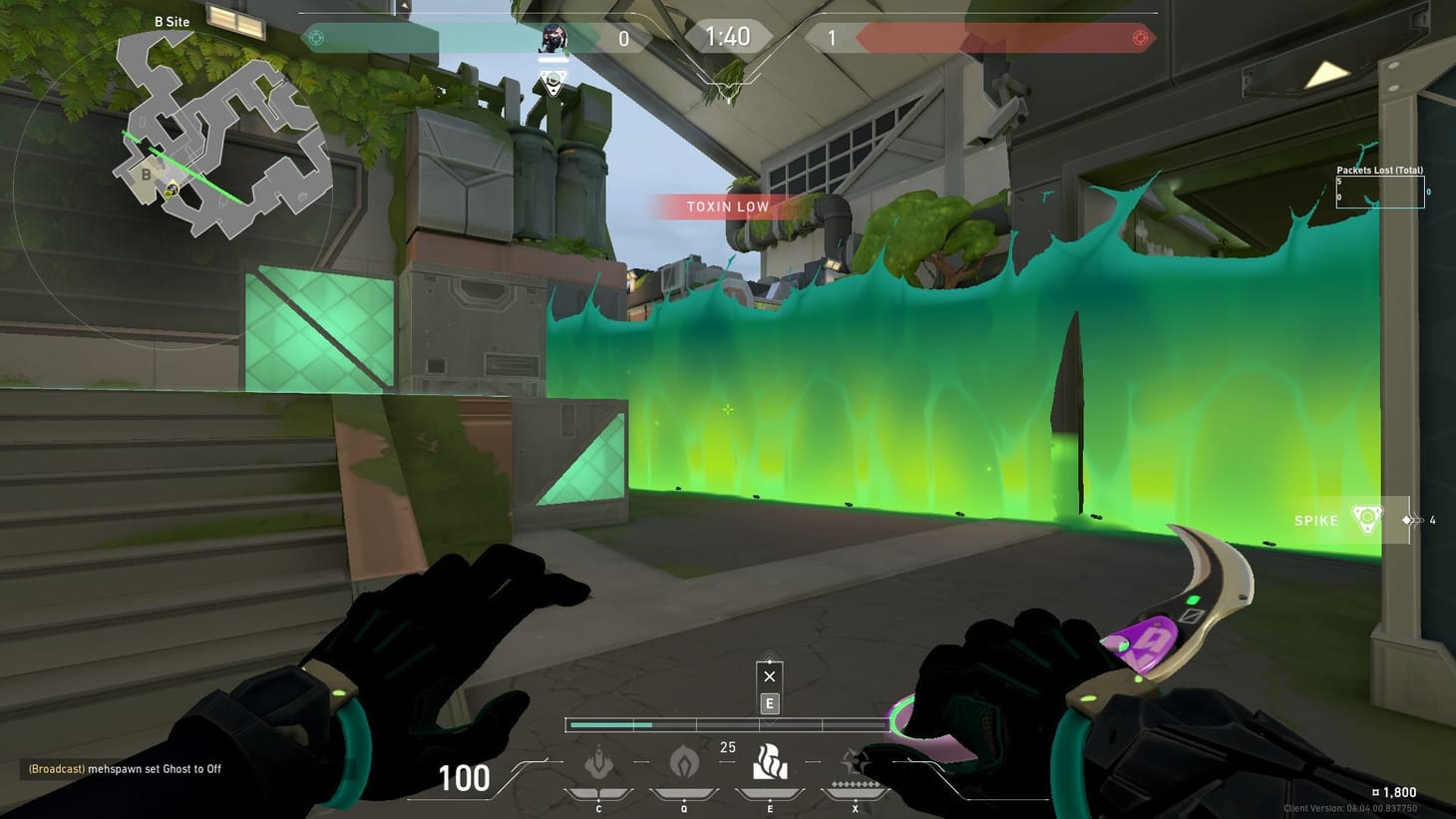1456x819 pixels.
Task: Click the agent portrait on the top scoreboard
Action: [x=553, y=38]
